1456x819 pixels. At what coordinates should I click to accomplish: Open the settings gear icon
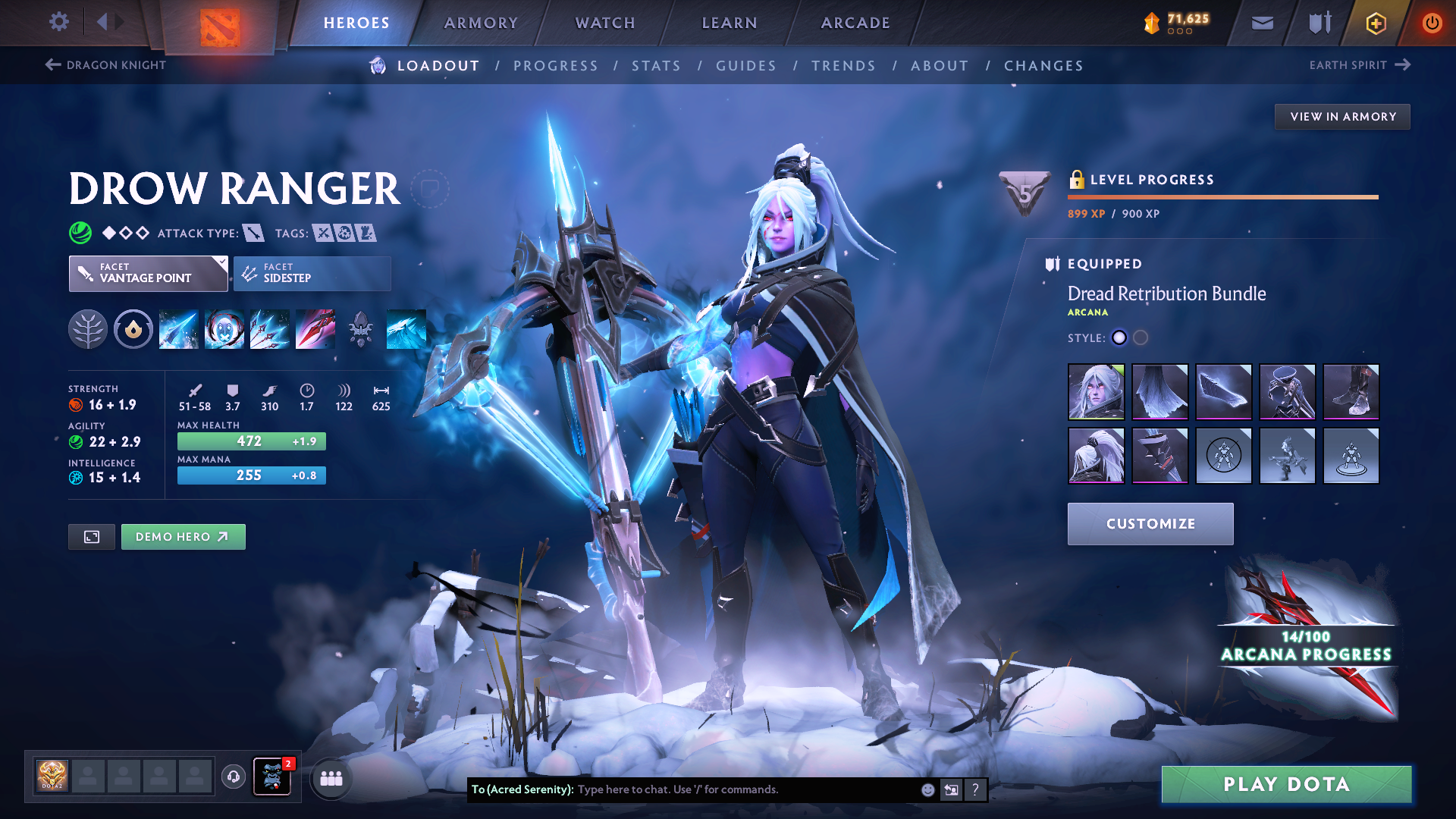tap(58, 22)
